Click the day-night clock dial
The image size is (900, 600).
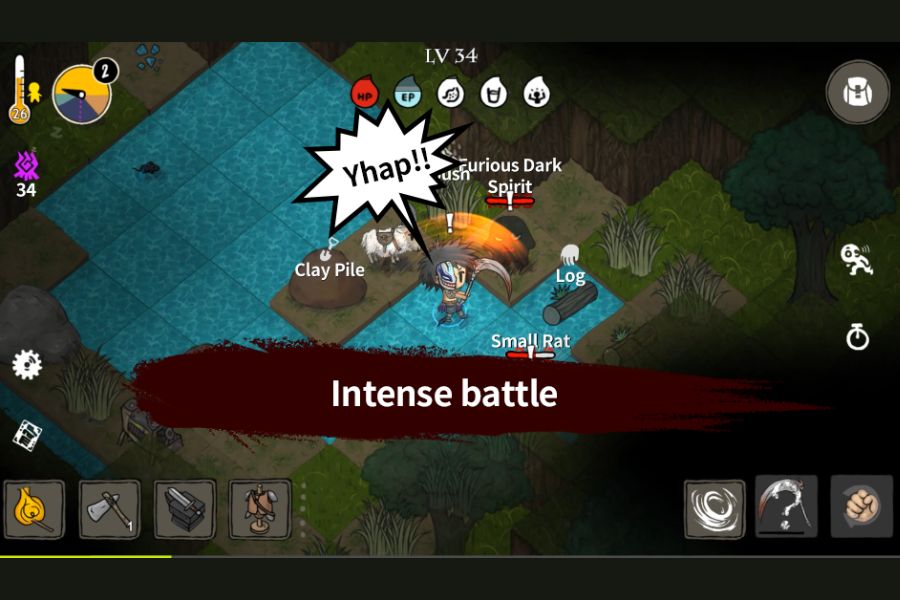[80, 94]
